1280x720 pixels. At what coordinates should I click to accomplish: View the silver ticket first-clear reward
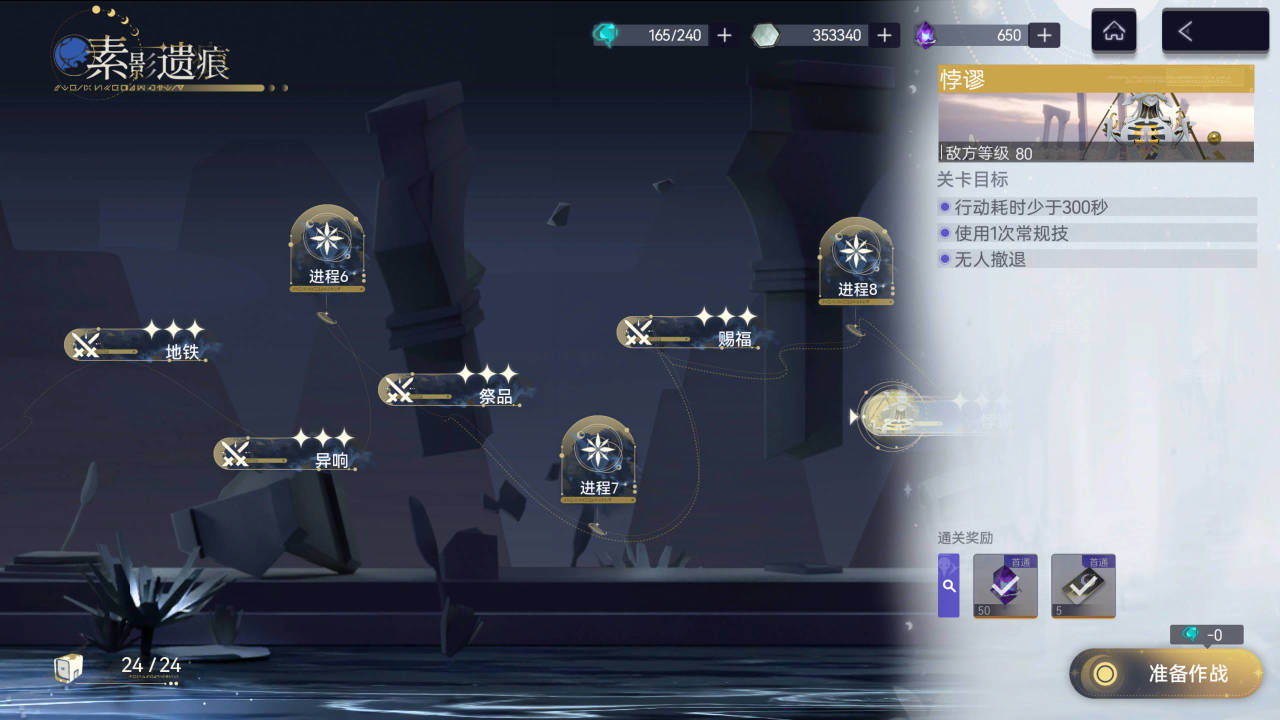1083,586
